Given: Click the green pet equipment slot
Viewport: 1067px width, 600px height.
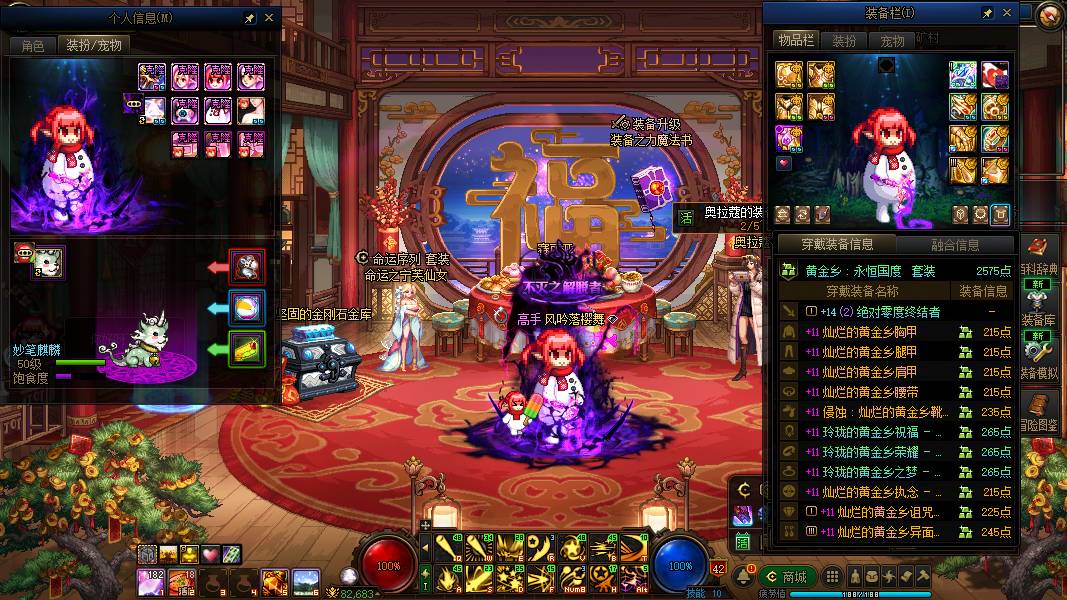Looking at the screenshot, I should tap(247, 347).
